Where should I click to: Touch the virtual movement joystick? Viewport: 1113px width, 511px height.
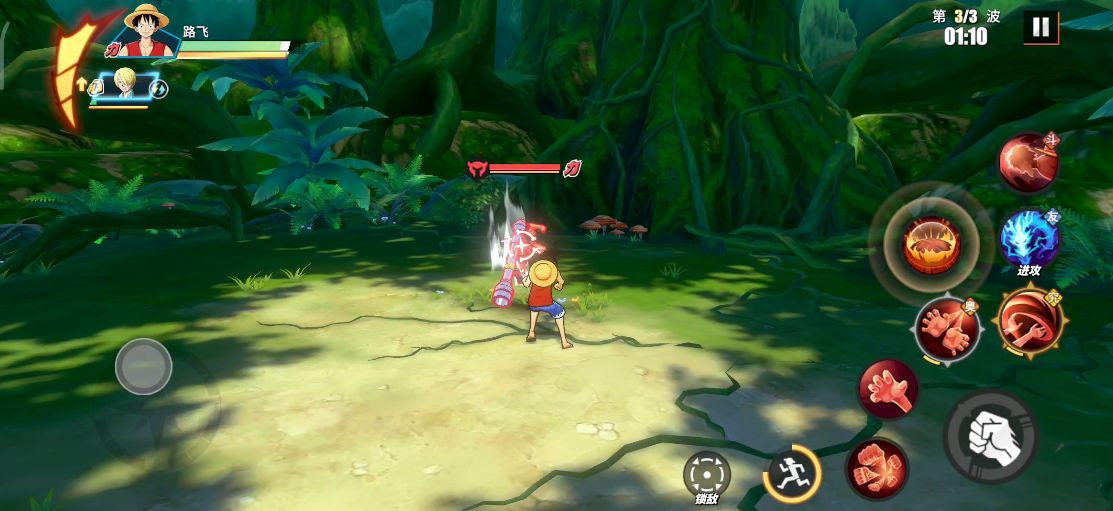pos(144,367)
